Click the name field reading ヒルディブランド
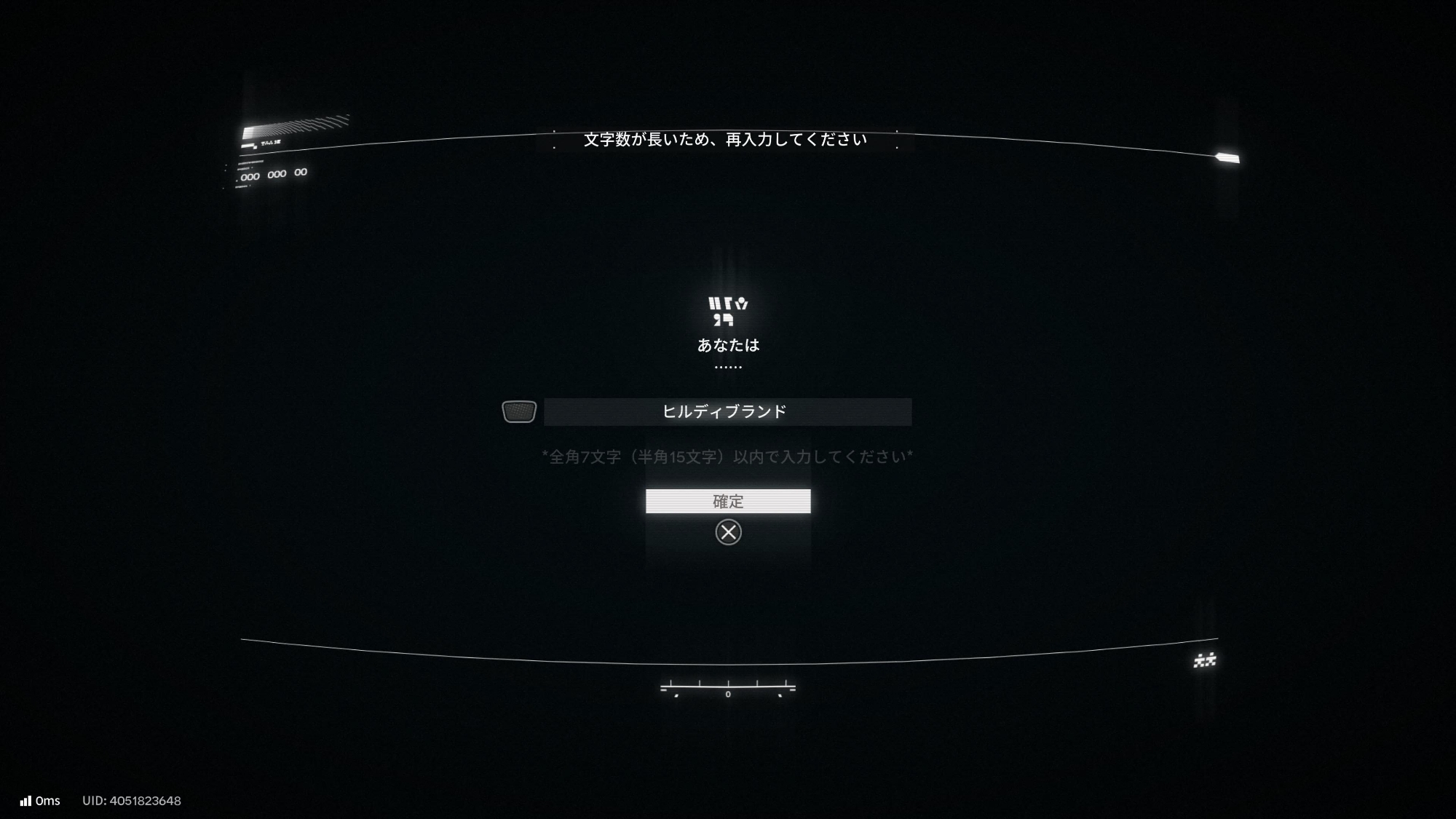 pos(727,412)
